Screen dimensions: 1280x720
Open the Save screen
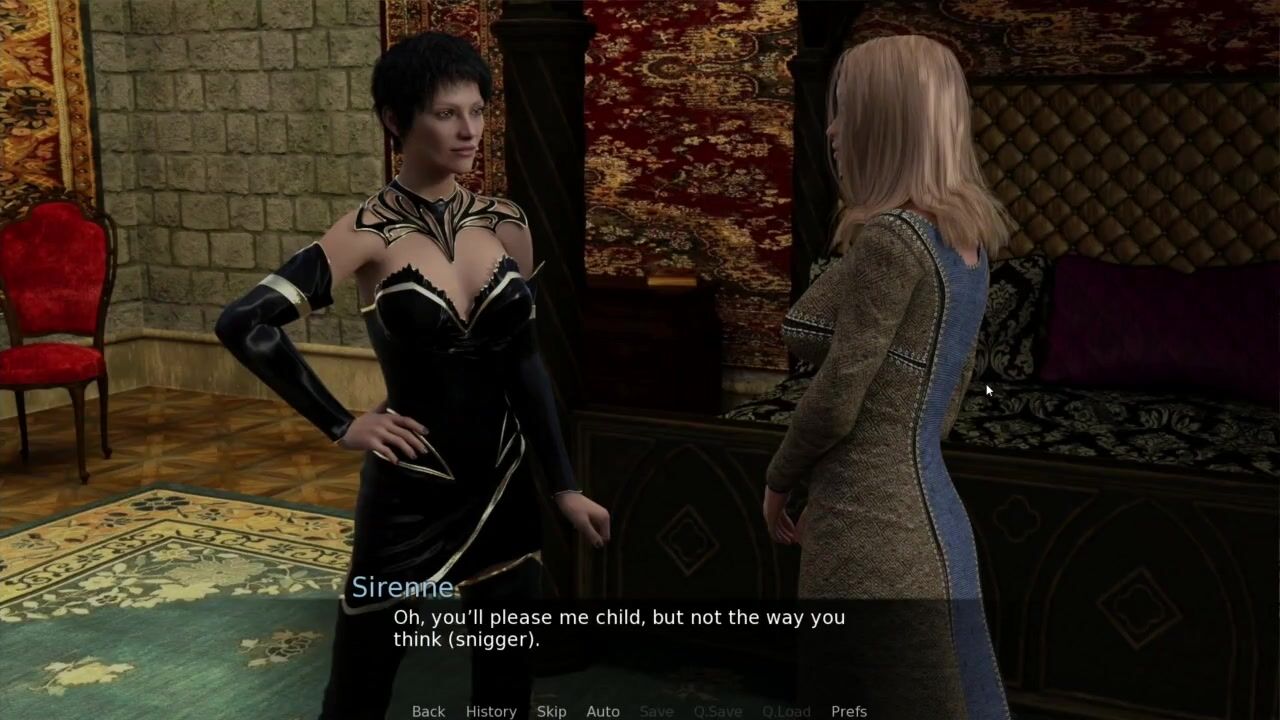coord(656,711)
